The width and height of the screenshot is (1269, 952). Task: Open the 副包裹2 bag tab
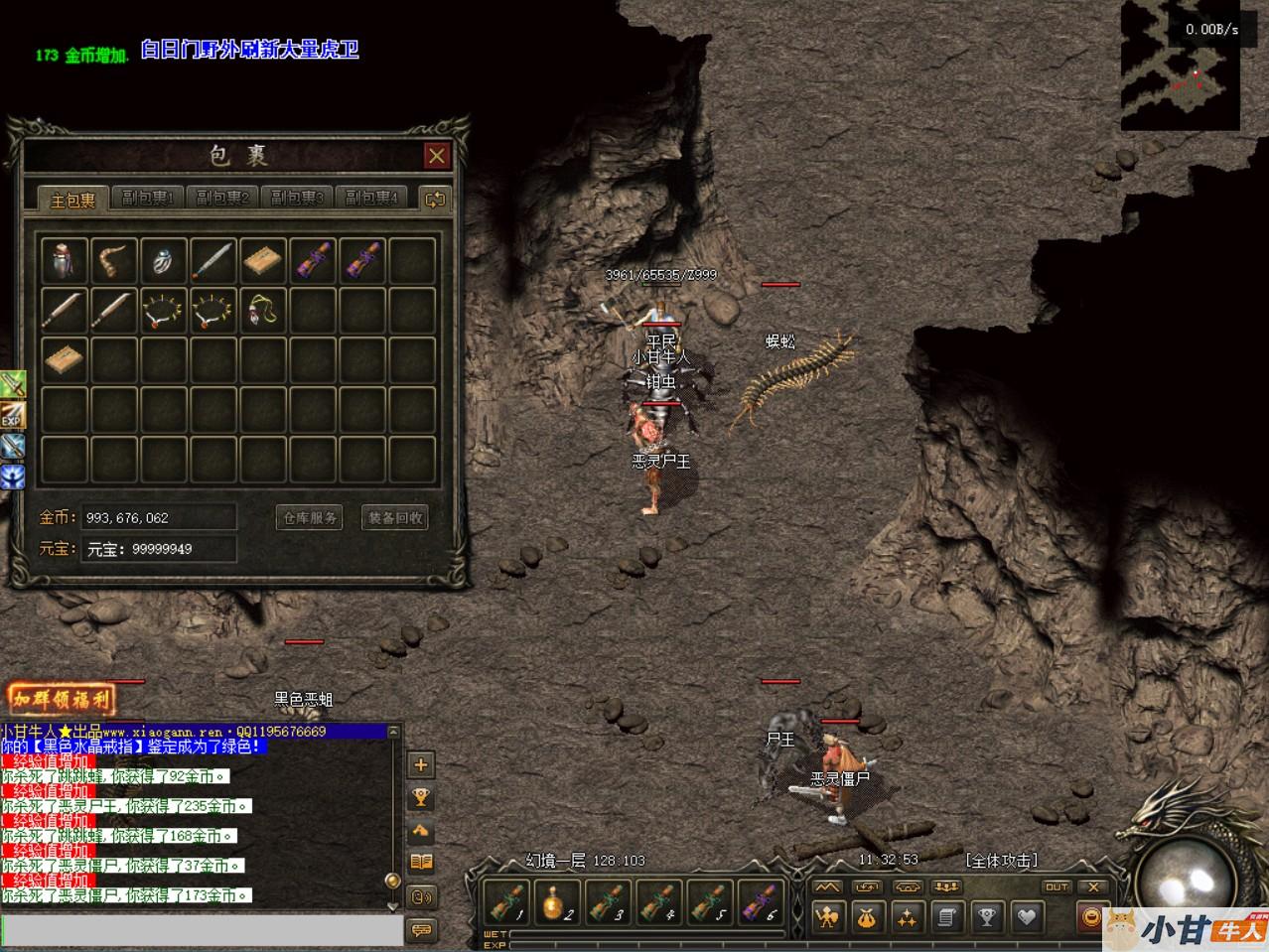(x=222, y=199)
